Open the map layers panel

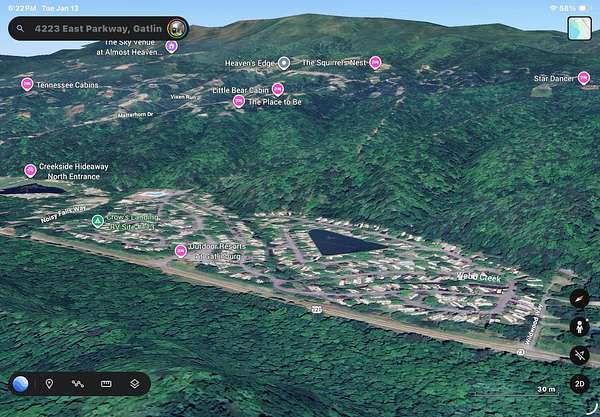134,384
